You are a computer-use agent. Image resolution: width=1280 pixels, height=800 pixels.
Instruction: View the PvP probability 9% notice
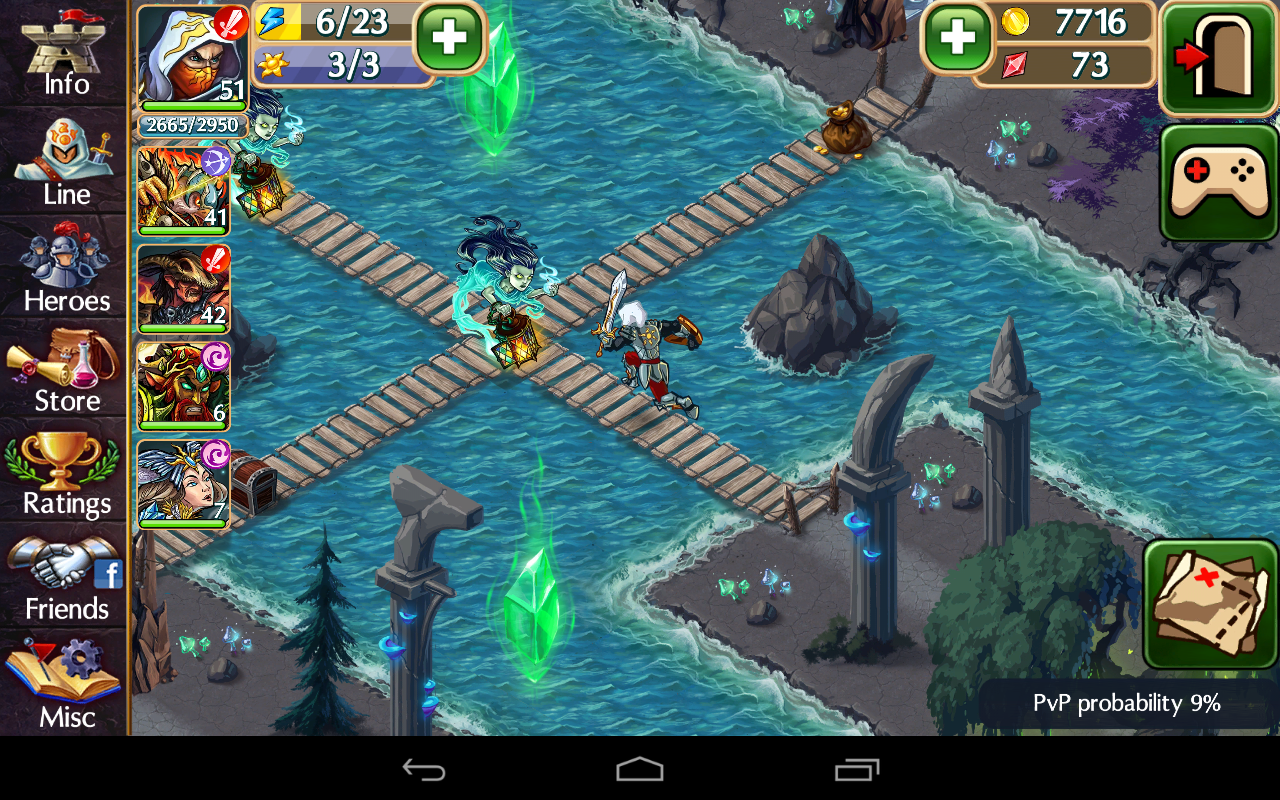(x=1125, y=703)
